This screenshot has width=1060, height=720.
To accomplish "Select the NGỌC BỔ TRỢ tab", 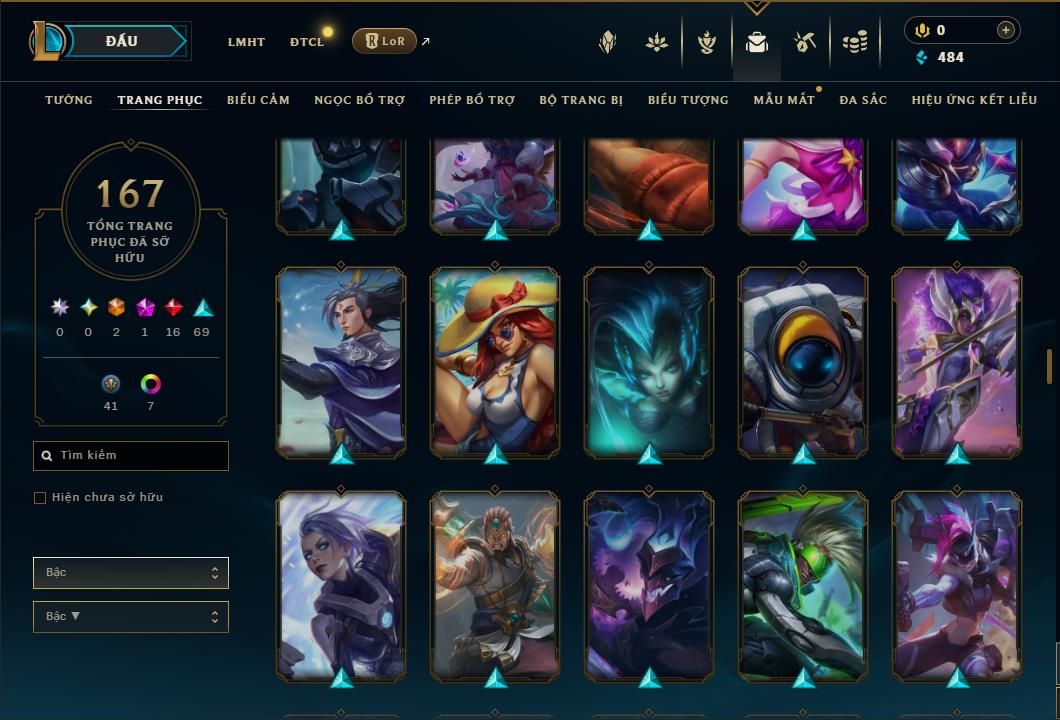I will click(359, 100).
